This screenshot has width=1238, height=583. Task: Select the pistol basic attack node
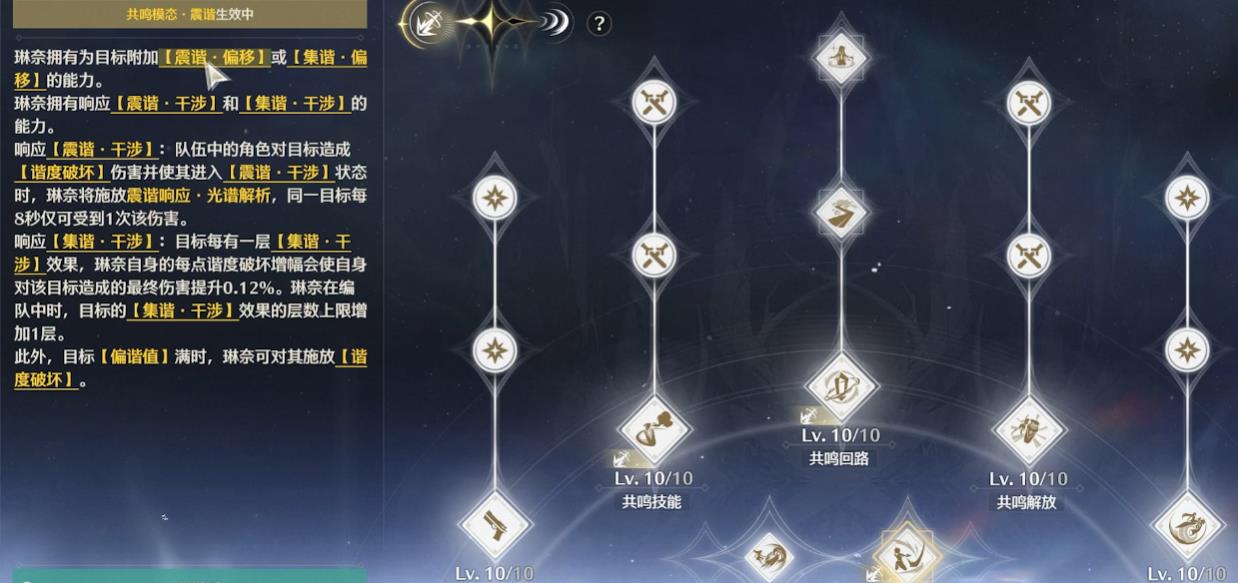[x=495, y=524]
